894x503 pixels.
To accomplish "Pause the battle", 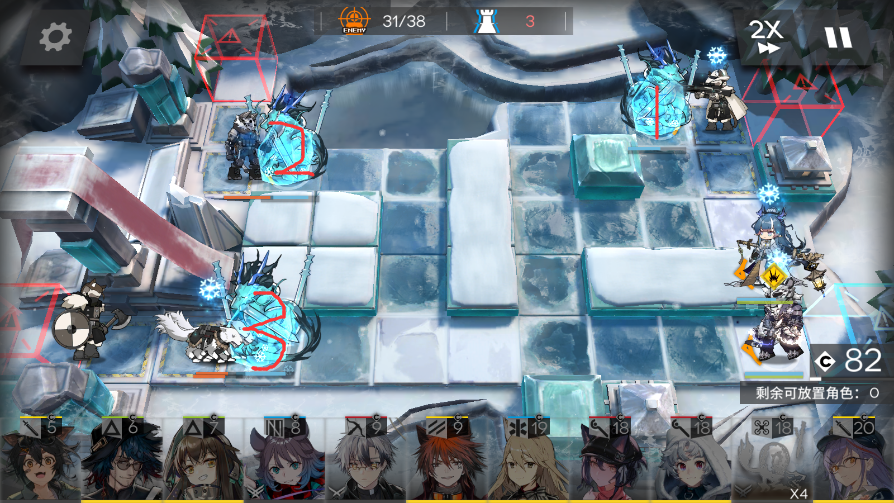I will point(838,38).
